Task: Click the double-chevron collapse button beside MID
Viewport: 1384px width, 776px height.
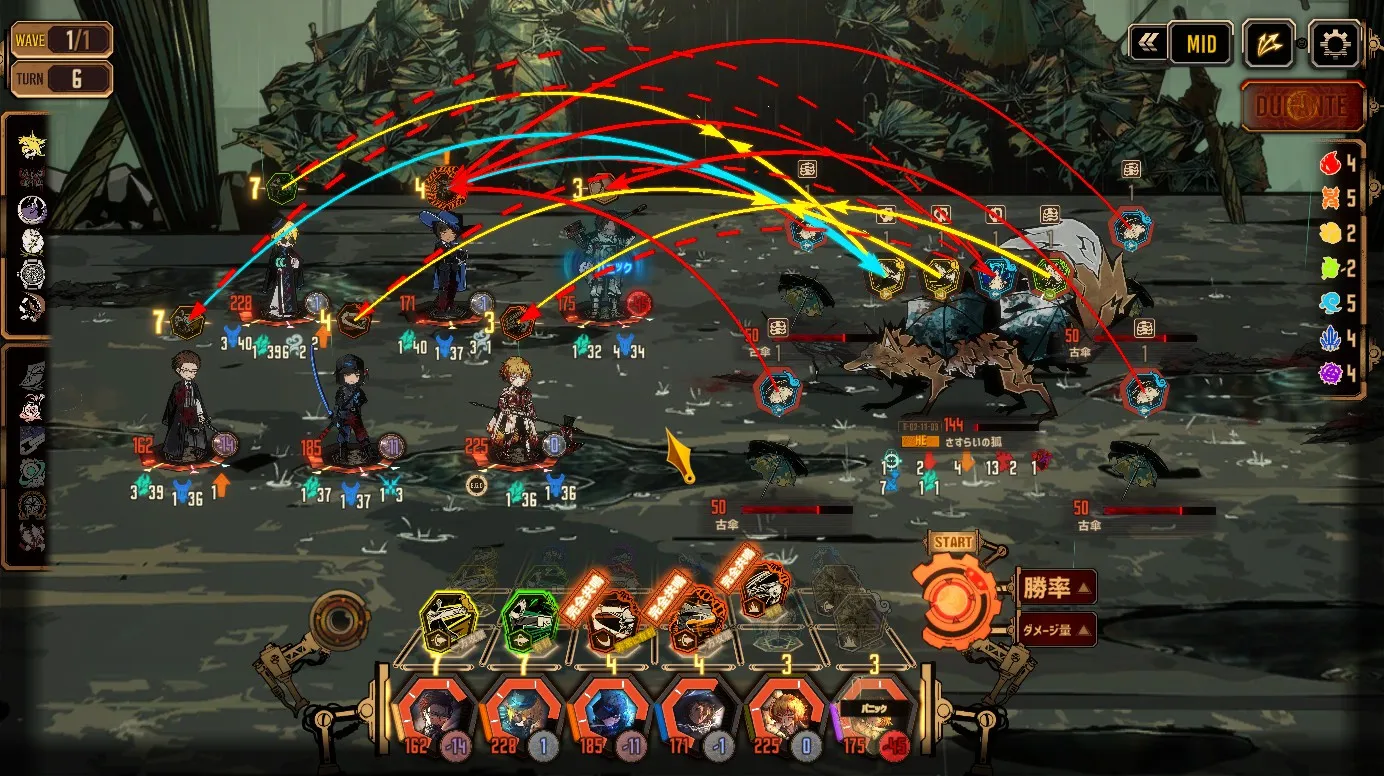Action: tap(1147, 44)
